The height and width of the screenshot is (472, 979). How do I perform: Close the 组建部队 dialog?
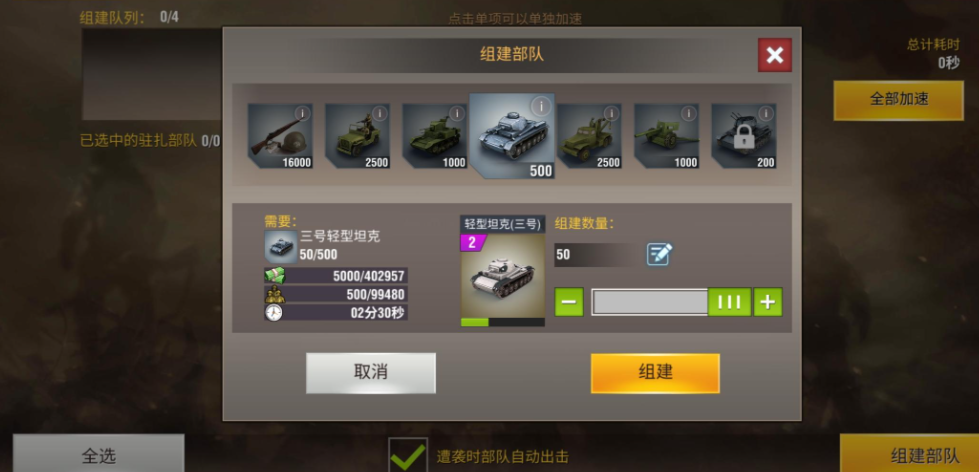pos(774,55)
